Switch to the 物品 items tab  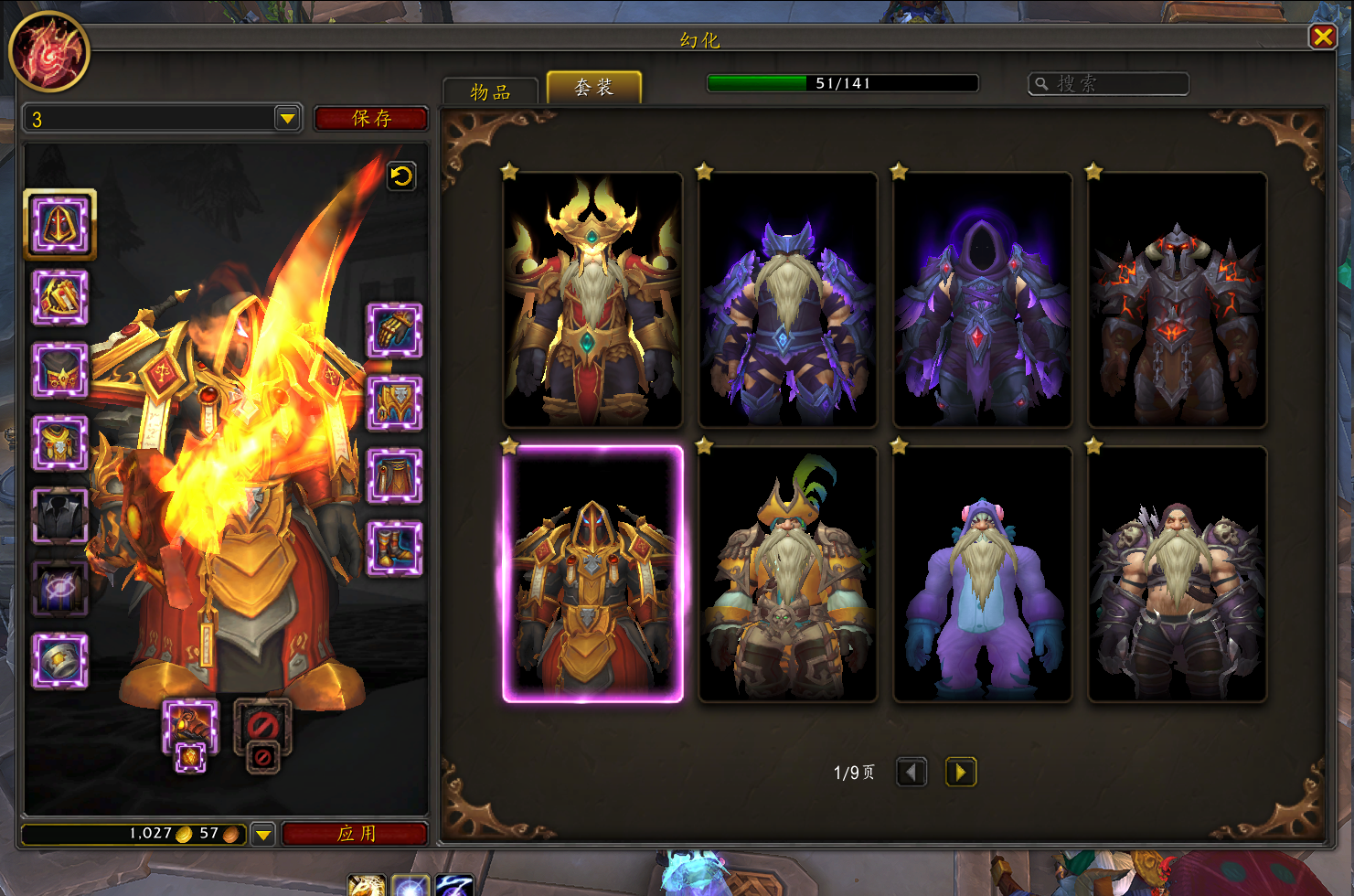click(490, 91)
